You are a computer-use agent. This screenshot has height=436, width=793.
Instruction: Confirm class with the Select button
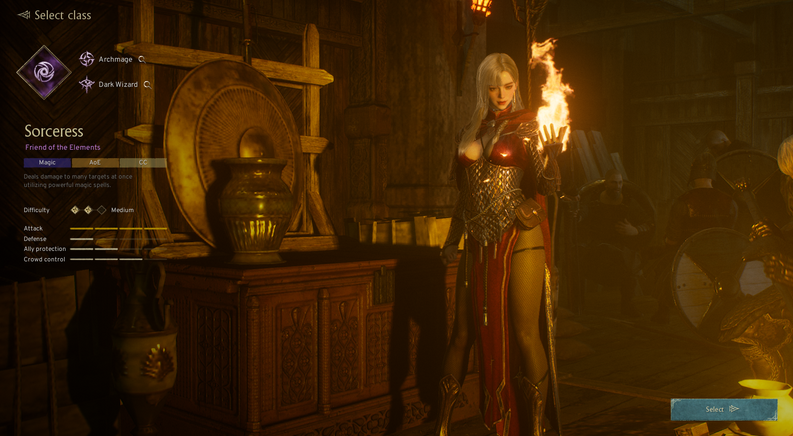click(723, 409)
